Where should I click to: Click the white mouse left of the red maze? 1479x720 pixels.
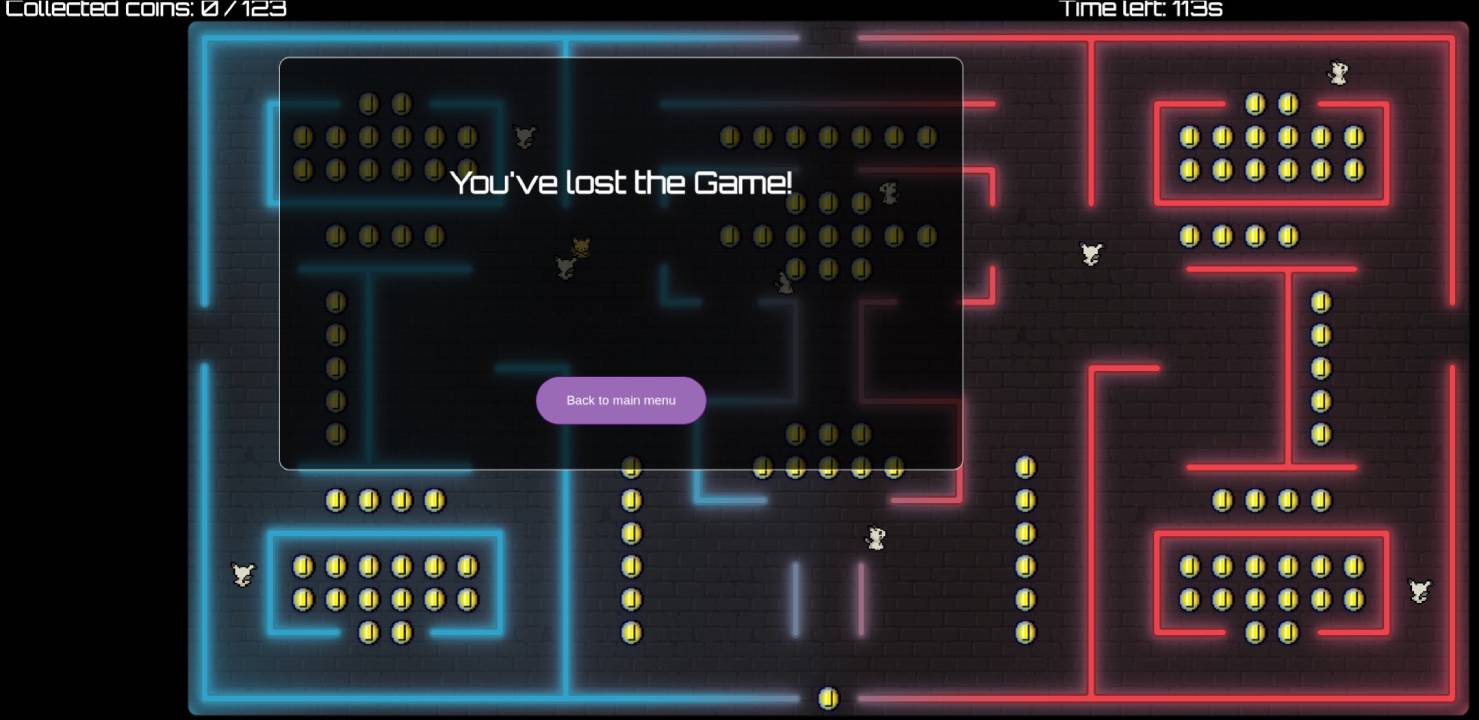tap(1089, 255)
